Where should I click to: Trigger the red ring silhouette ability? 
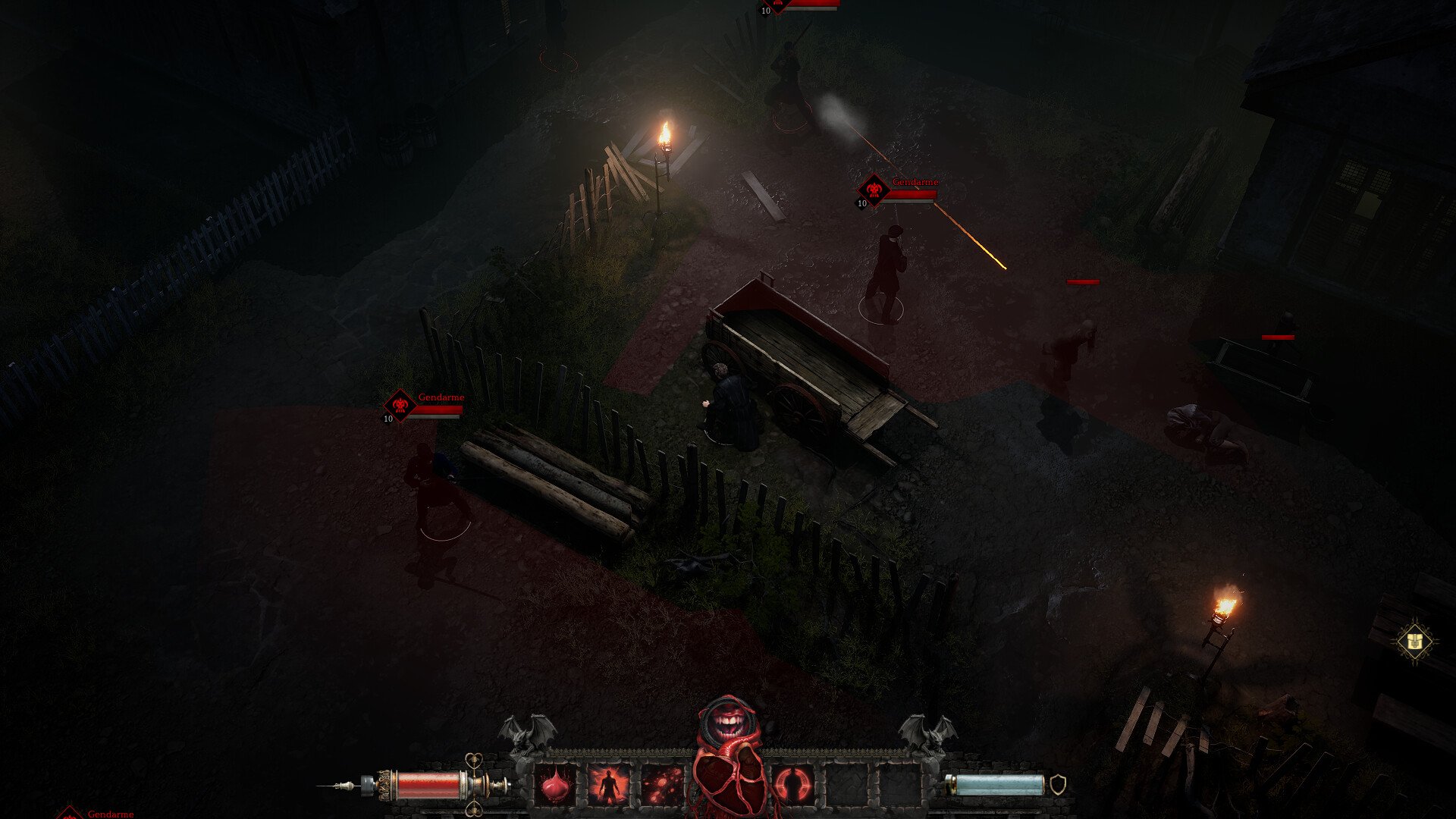tap(793, 785)
